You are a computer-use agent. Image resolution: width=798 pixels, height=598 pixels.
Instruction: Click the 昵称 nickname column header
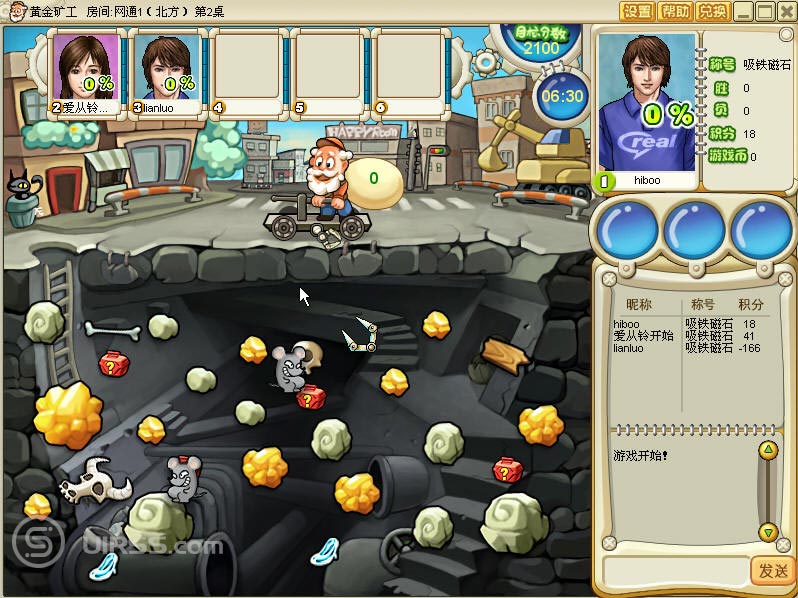coord(638,304)
